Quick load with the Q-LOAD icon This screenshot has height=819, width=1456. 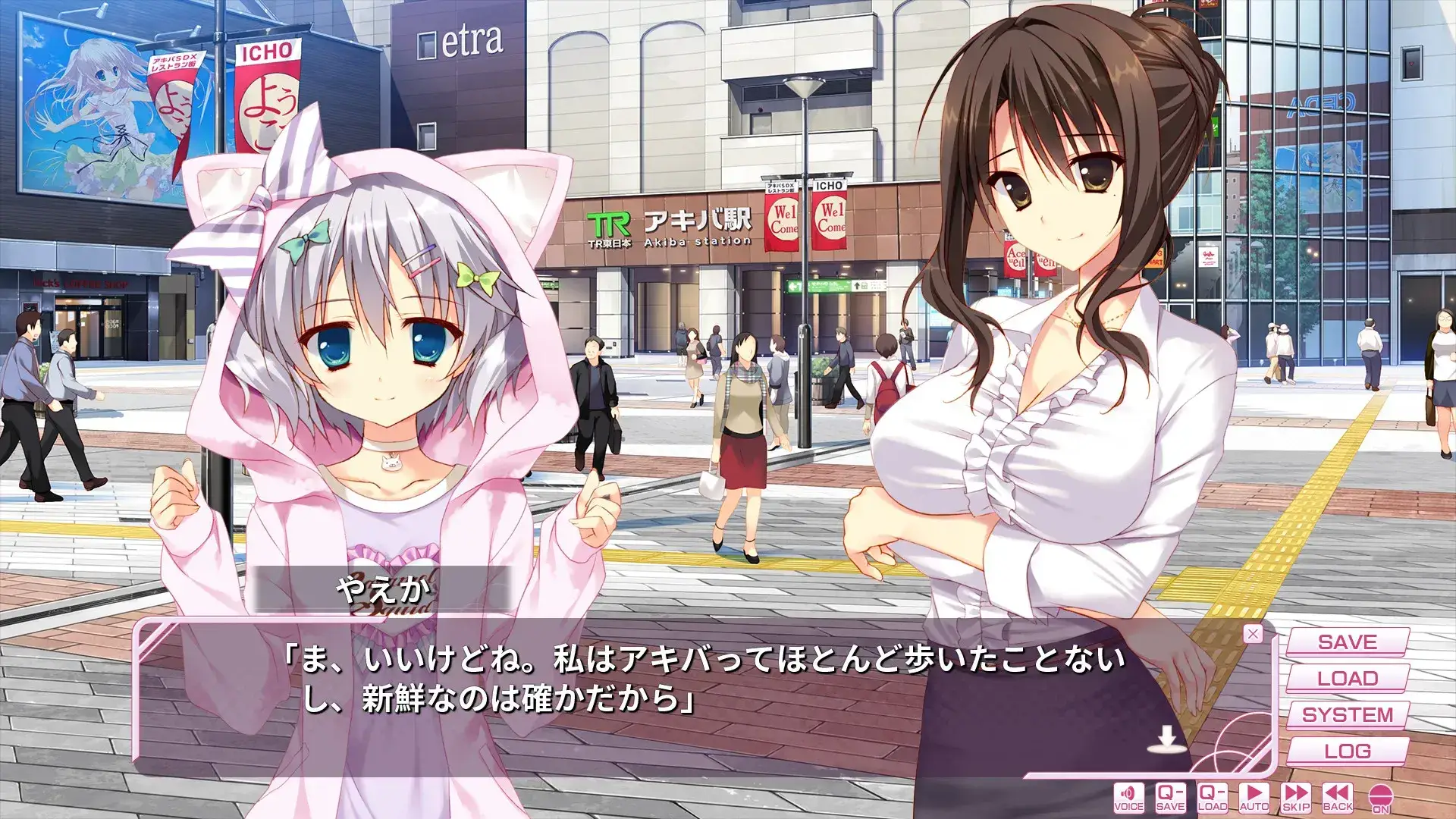coord(1211,796)
